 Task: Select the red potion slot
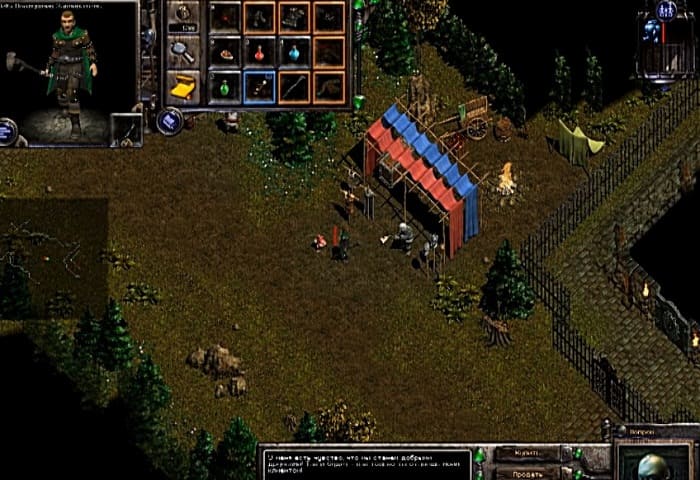point(259,51)
